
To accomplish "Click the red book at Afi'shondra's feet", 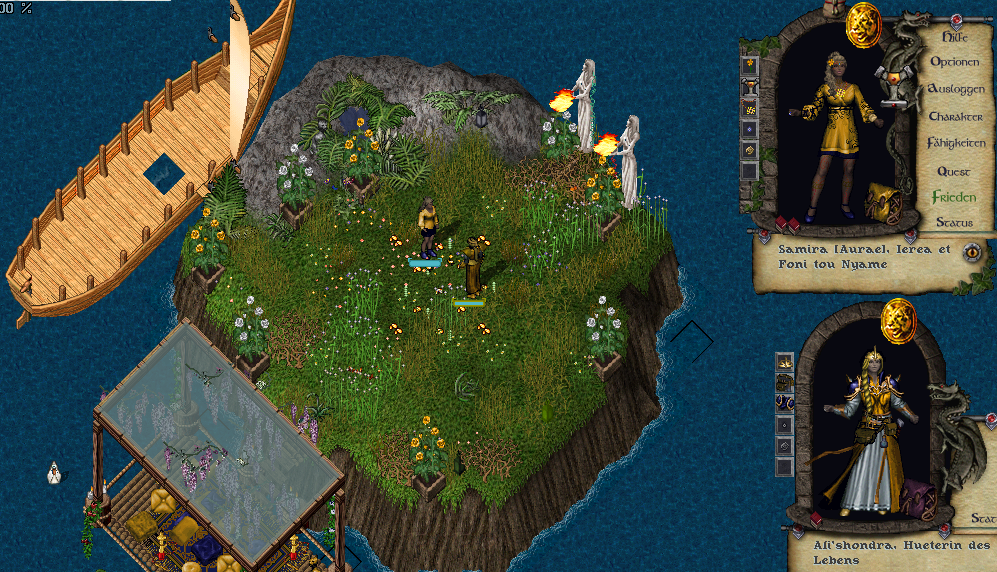I will (817, 519).
